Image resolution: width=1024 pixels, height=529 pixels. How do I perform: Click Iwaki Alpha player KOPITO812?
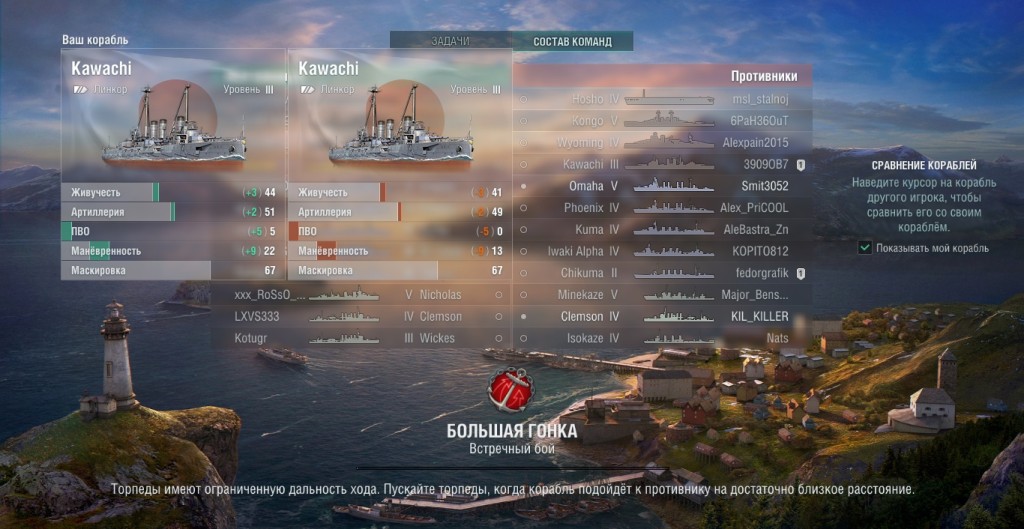pyautogui.click(x=662, y=251)
